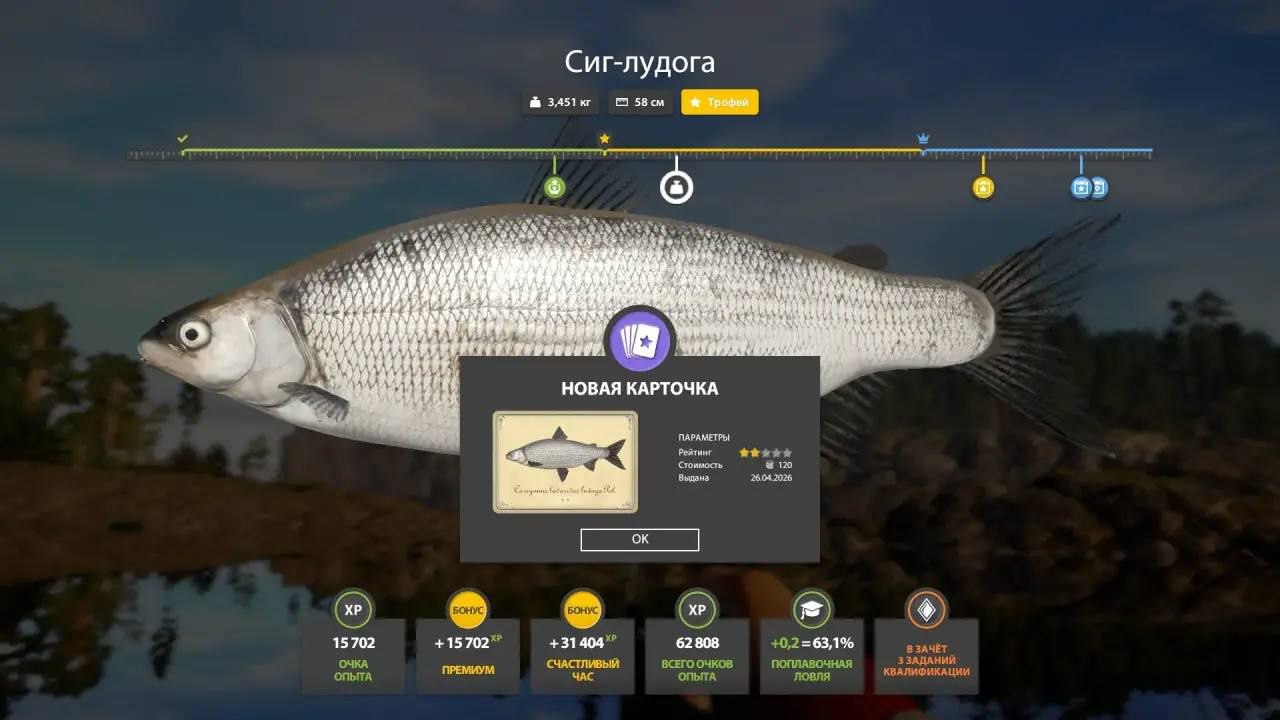The image size is (1280, 720).
Task: Click the weight scale icon showing 3,451 кг
Action: [x=534, y=101]
